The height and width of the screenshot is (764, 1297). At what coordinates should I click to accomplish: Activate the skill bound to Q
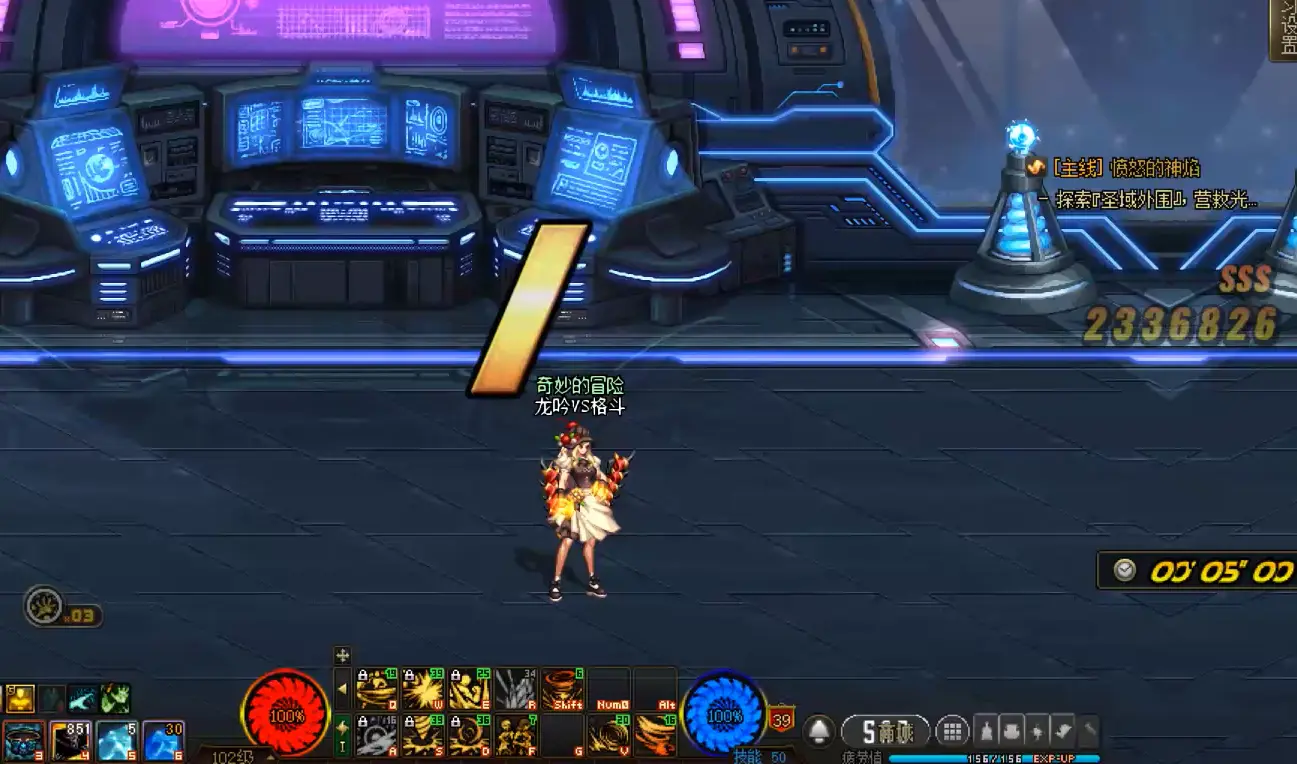[376, 689]
